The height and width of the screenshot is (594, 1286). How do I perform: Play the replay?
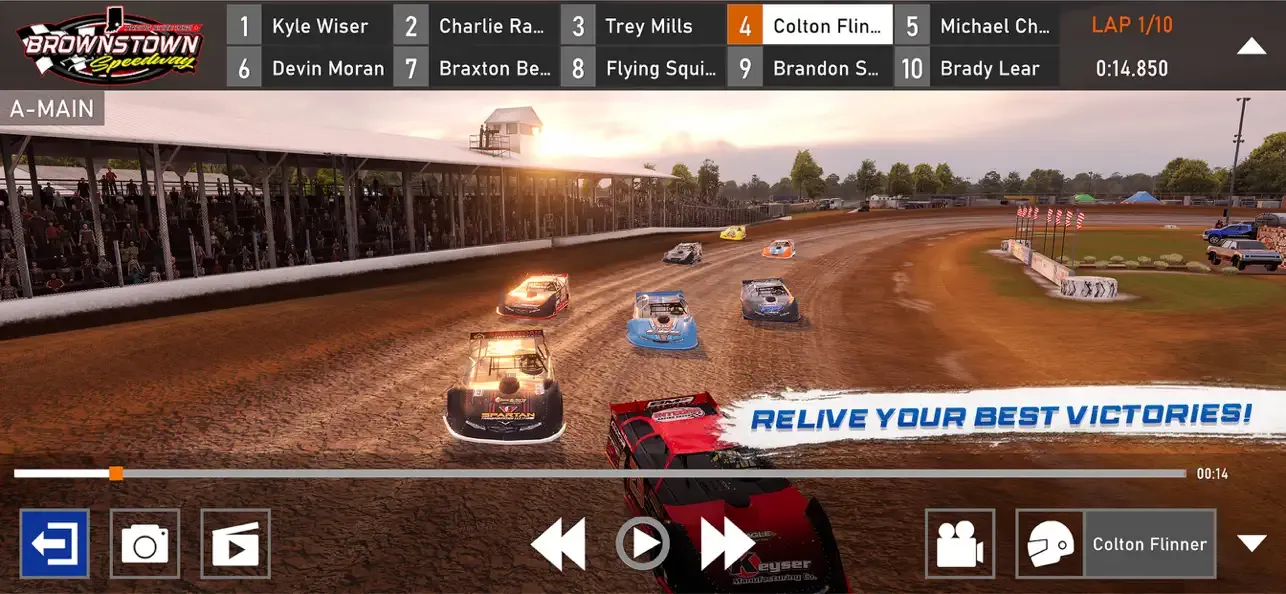[x=641, y=544]
